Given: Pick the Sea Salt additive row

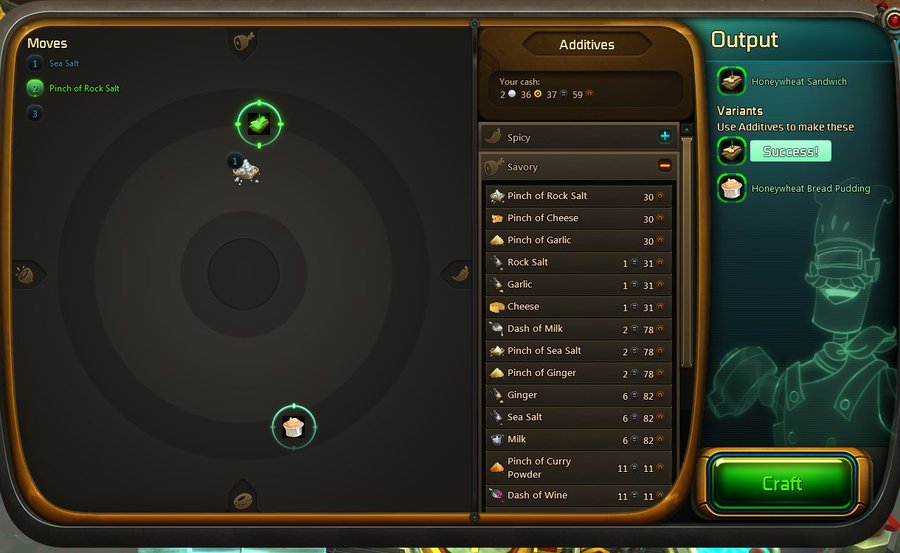Looking at the screenshot, I should (577, 417).
